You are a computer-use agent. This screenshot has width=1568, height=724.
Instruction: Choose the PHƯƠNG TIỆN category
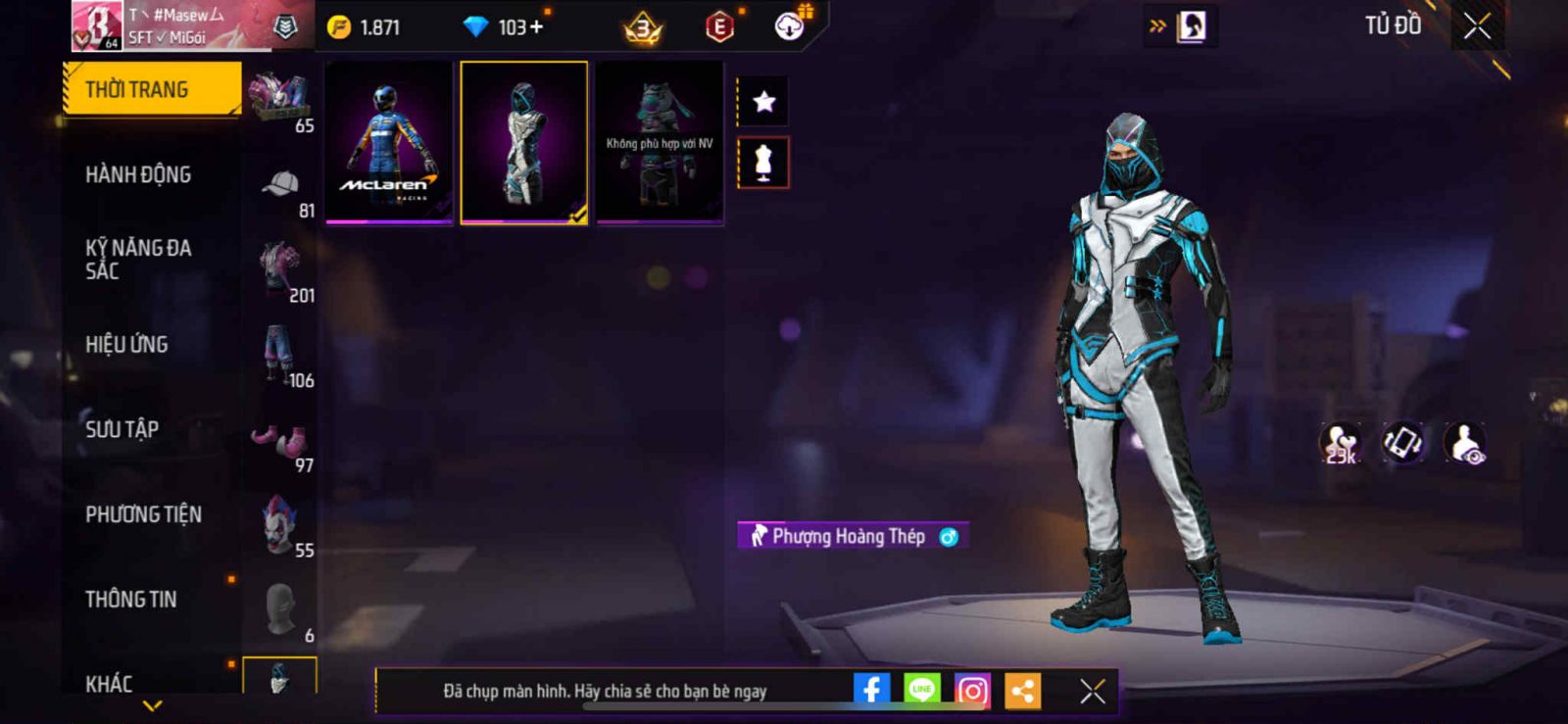tap(143, 514)
